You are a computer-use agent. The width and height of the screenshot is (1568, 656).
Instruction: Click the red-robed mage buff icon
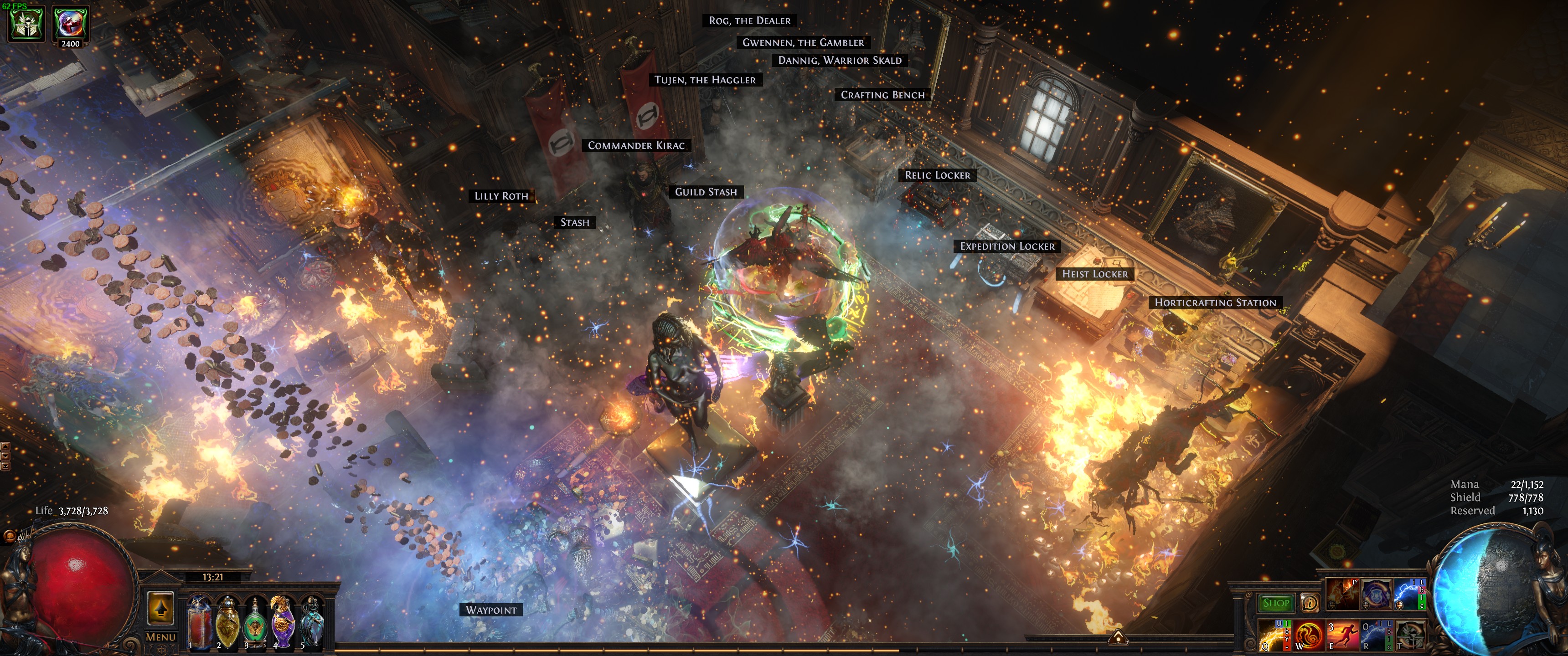[x=71, y=22]
